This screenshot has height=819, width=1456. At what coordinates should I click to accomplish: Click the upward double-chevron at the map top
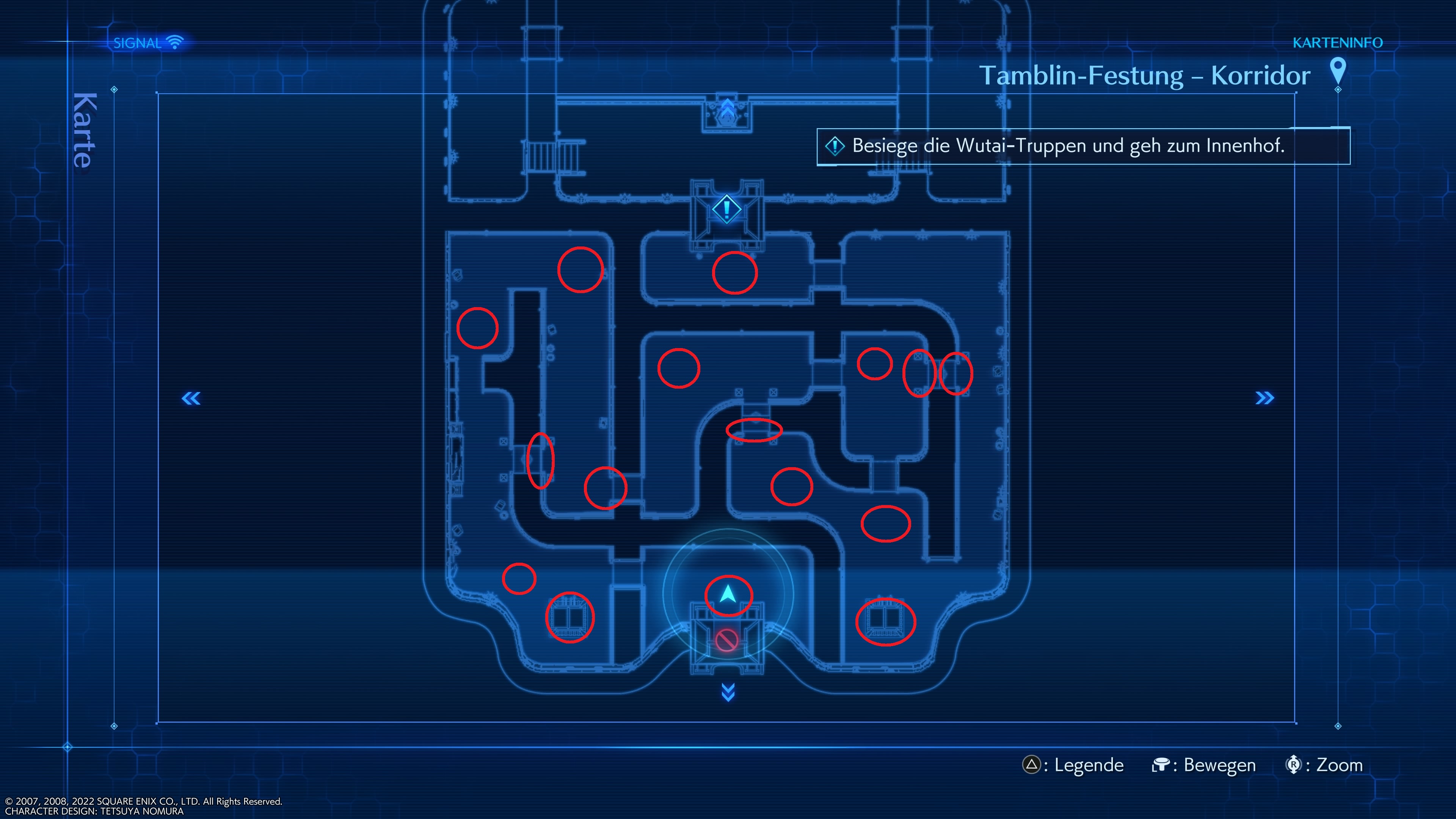coord(727,107)
